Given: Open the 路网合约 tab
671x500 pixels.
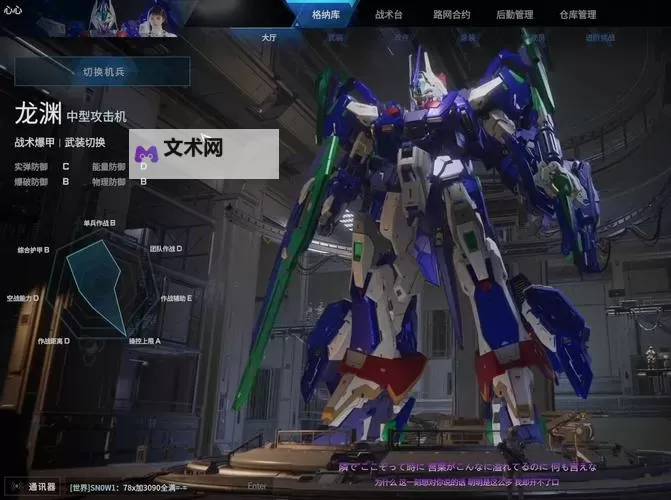Looking at the screenshot, I should click(x=451, y=15).
